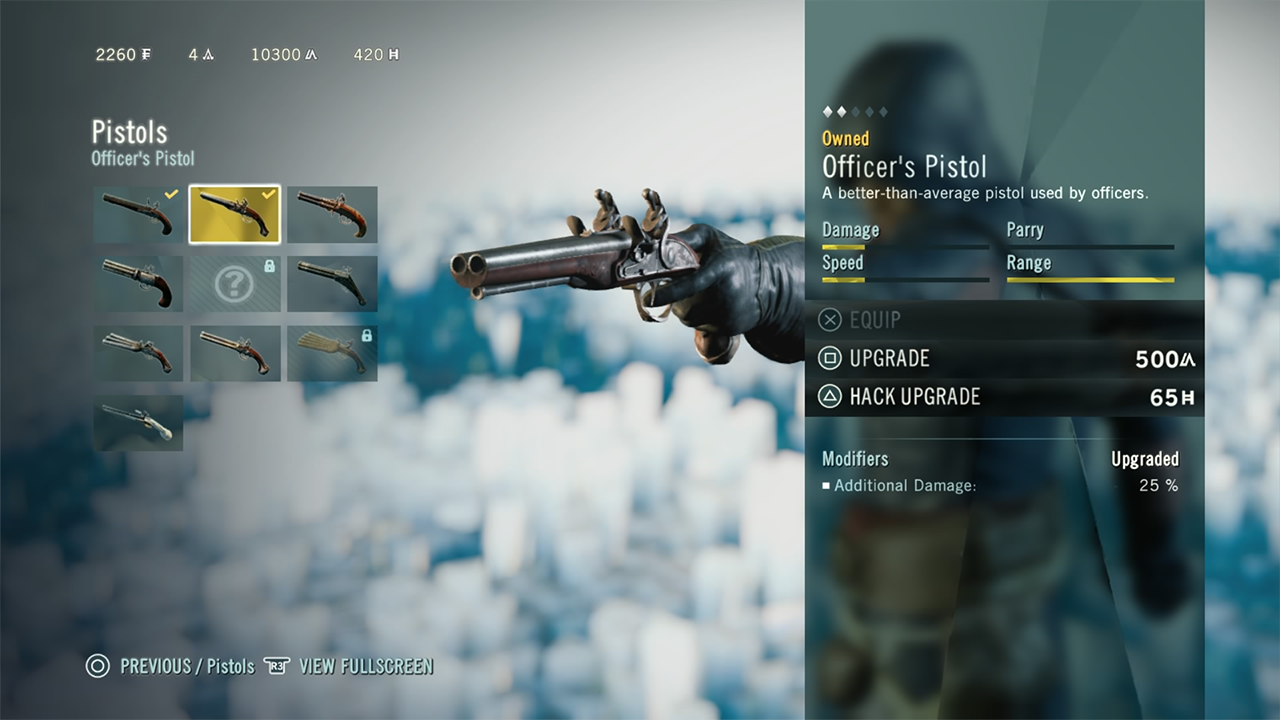Upgrade the pistol for 500 points
1280x720 pixels.
tap(1004, 358)
